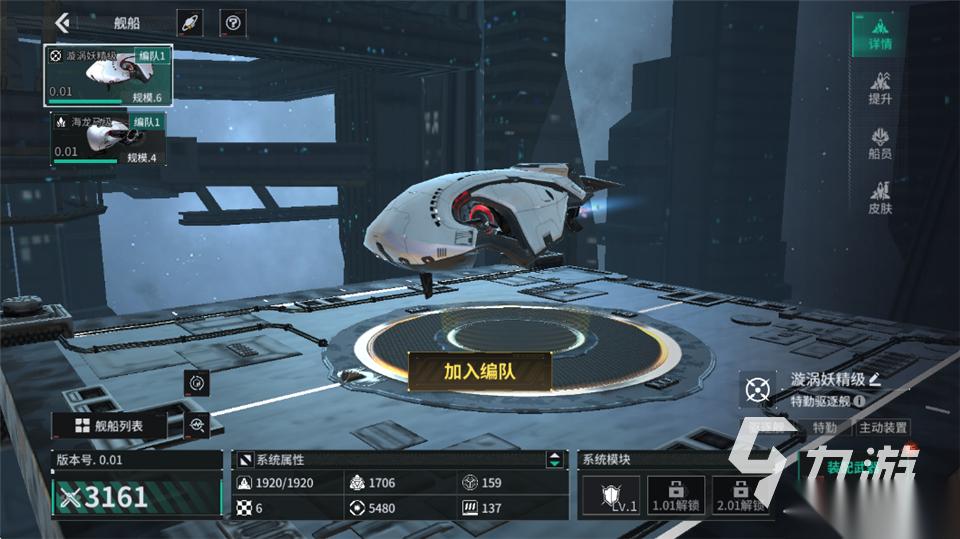Open the 主动装置 active device tag

click(883, 428)
